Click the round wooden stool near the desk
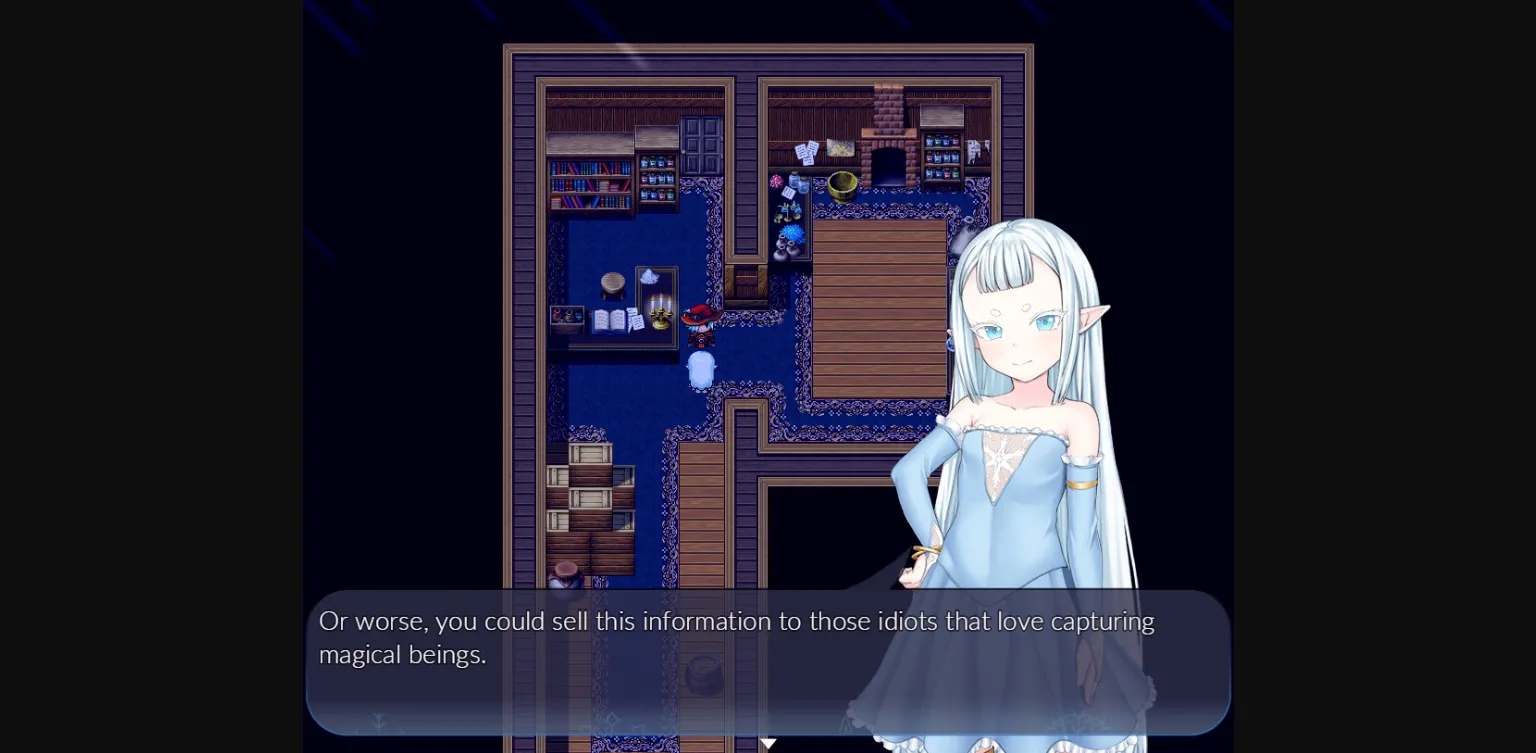This screenshot has width=1536, height=753. (612, 284)
